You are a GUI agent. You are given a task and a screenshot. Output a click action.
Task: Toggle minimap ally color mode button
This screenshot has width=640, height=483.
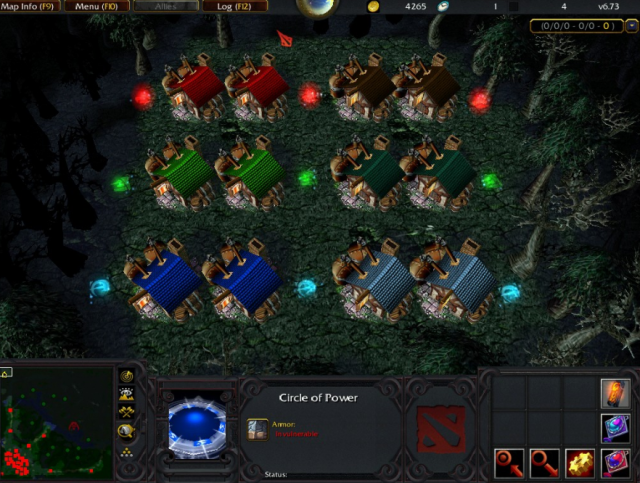[x=128, y=412]
